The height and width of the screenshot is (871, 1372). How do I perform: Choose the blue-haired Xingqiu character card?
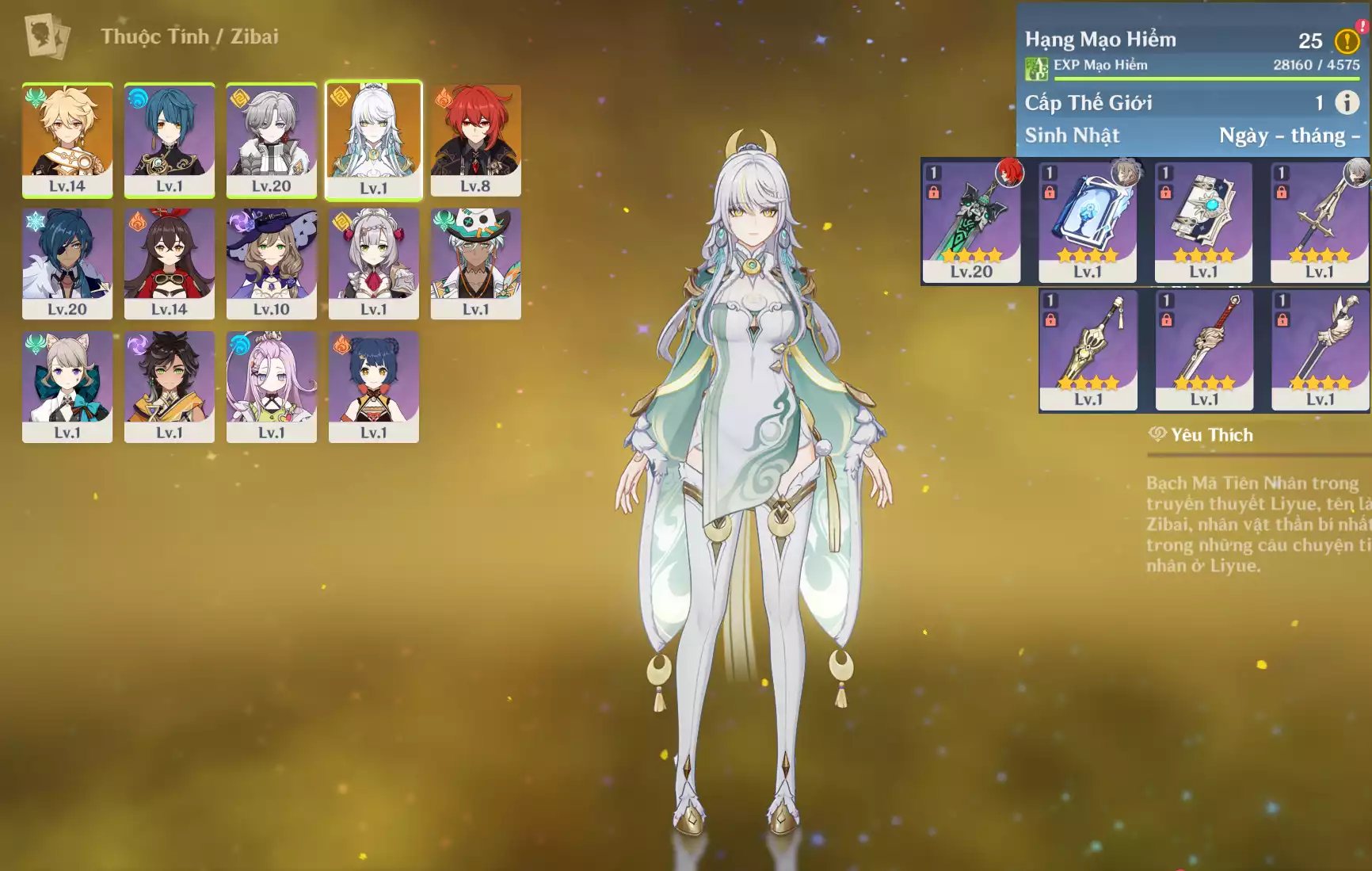point(170,139)
